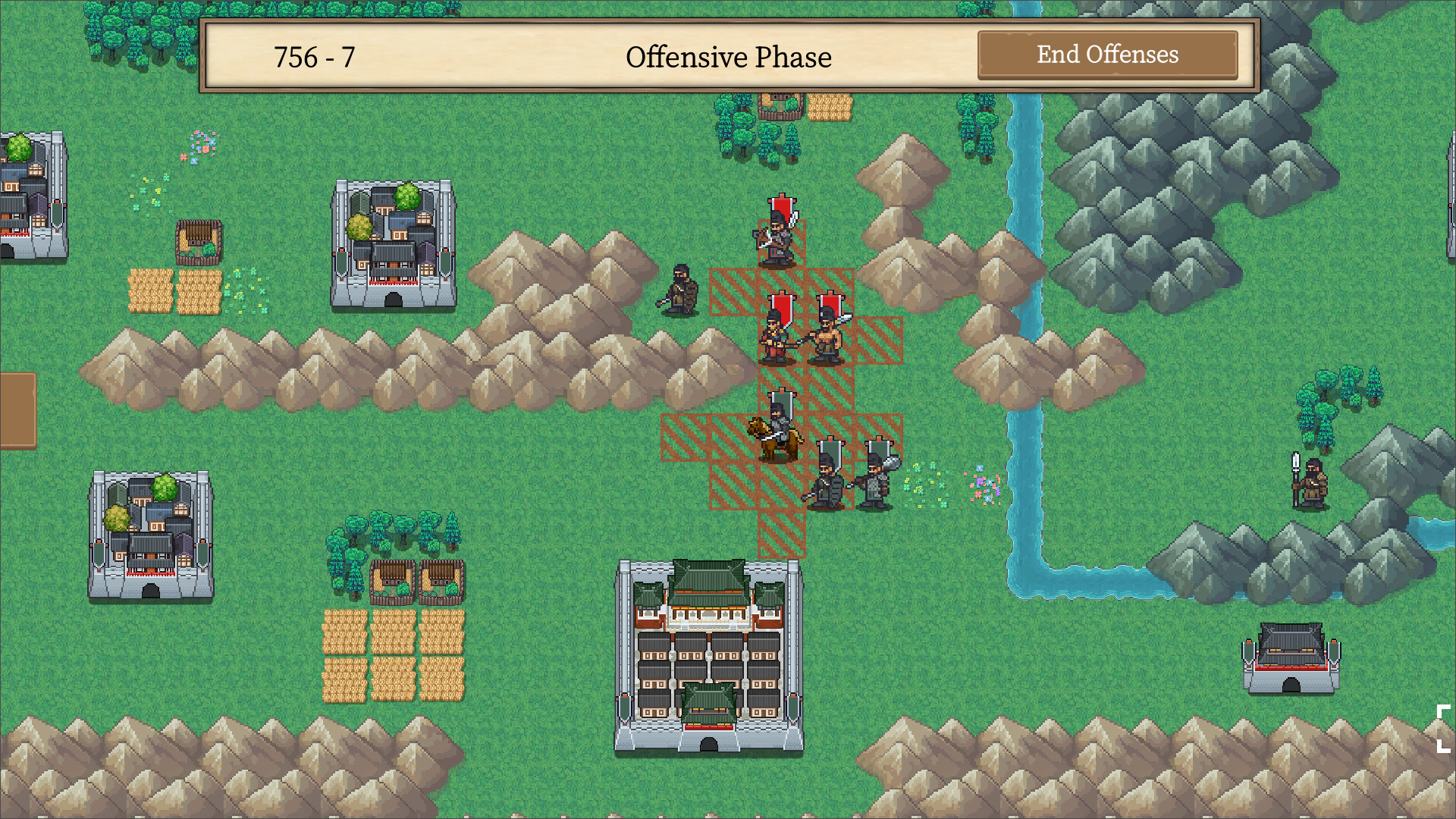Viewport: 1456px width, 819px height.
Task: Click the End Offenses button
Action: (x=1107, y=55)
